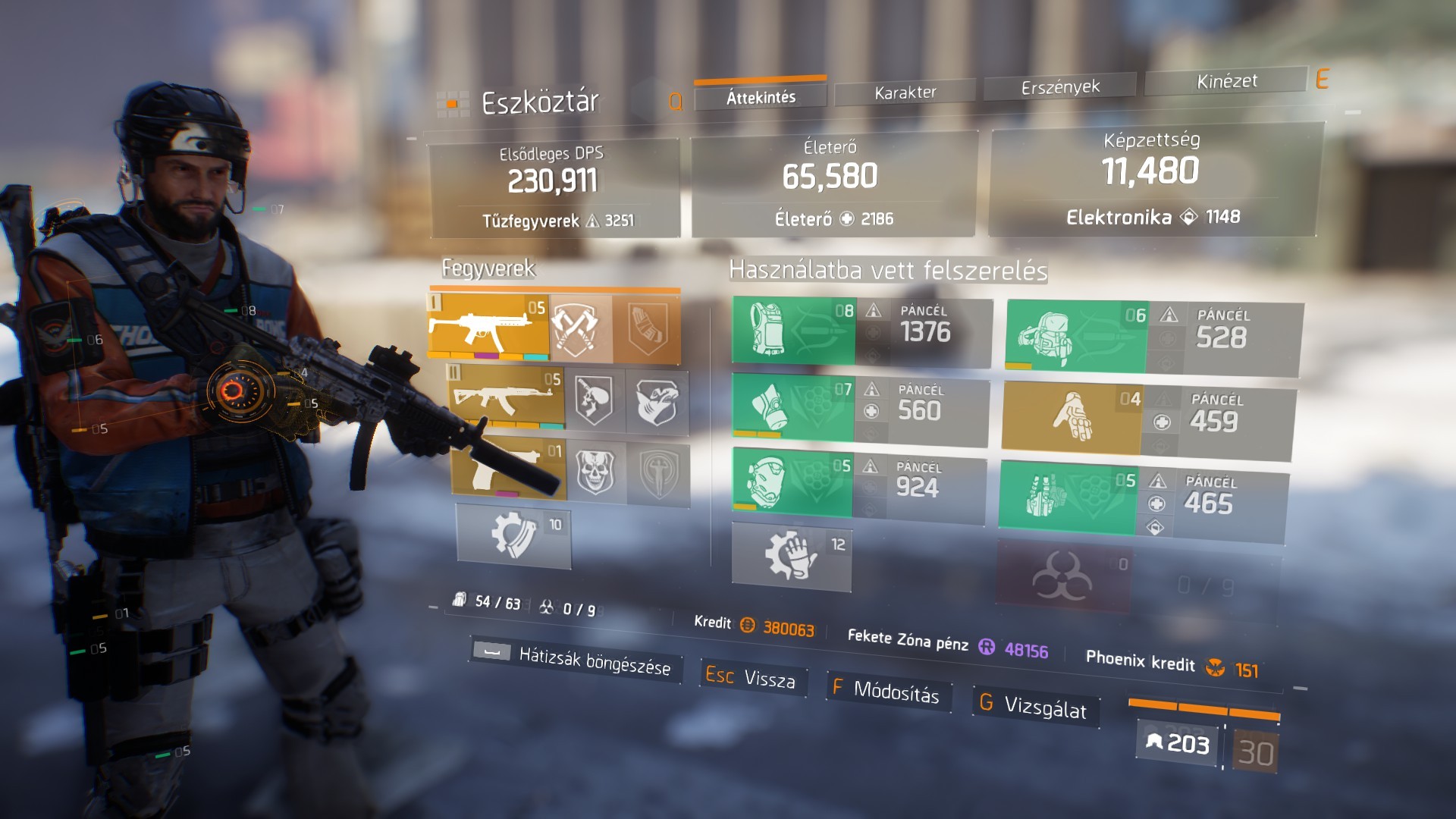Screen dimensions: 1456x819
Task: Choose the gas mask slot with 560 armor
Action: pyautogui.click(x=792, y=406)
